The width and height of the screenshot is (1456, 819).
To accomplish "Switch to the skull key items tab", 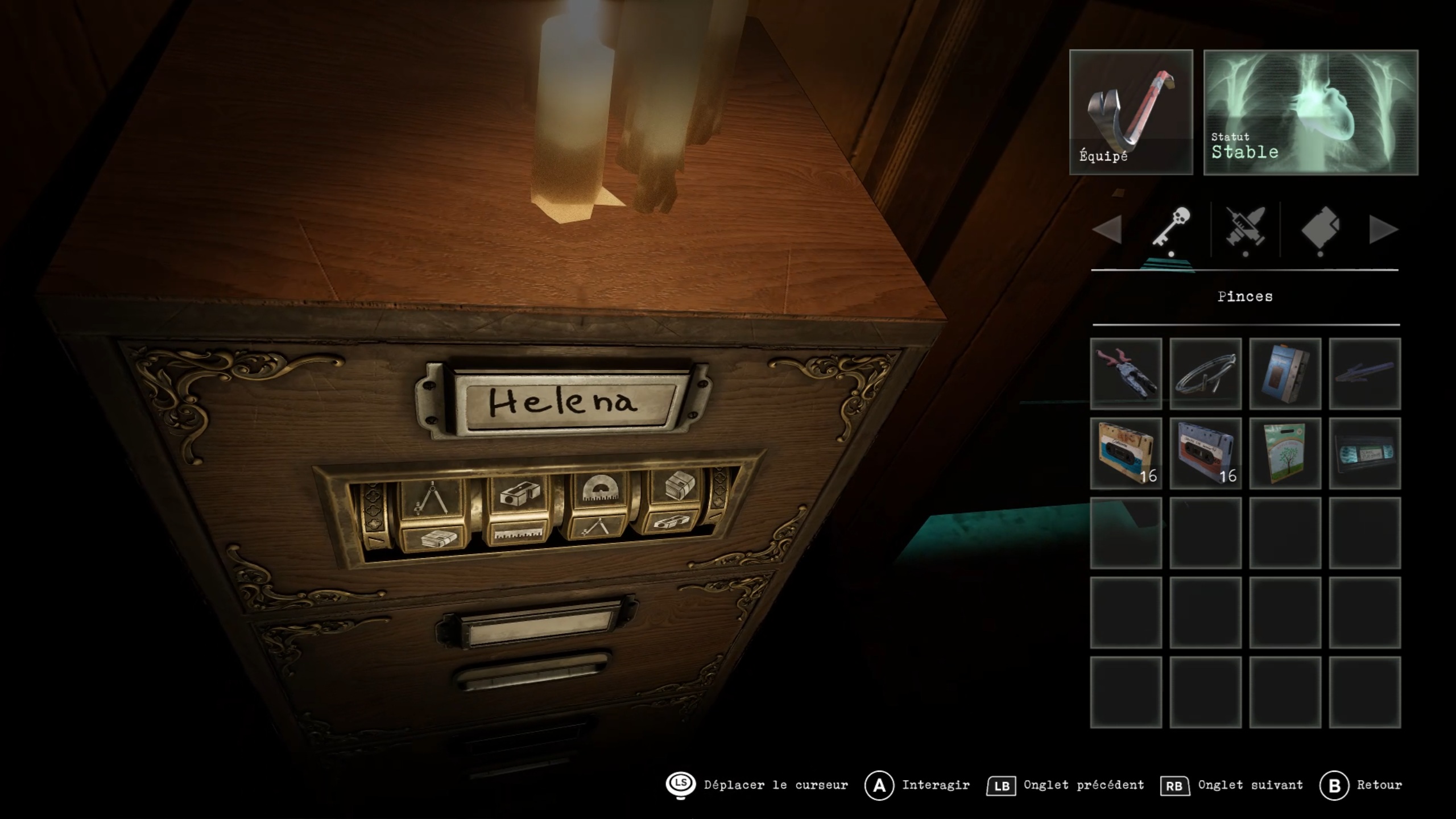I will point(1171,229).
